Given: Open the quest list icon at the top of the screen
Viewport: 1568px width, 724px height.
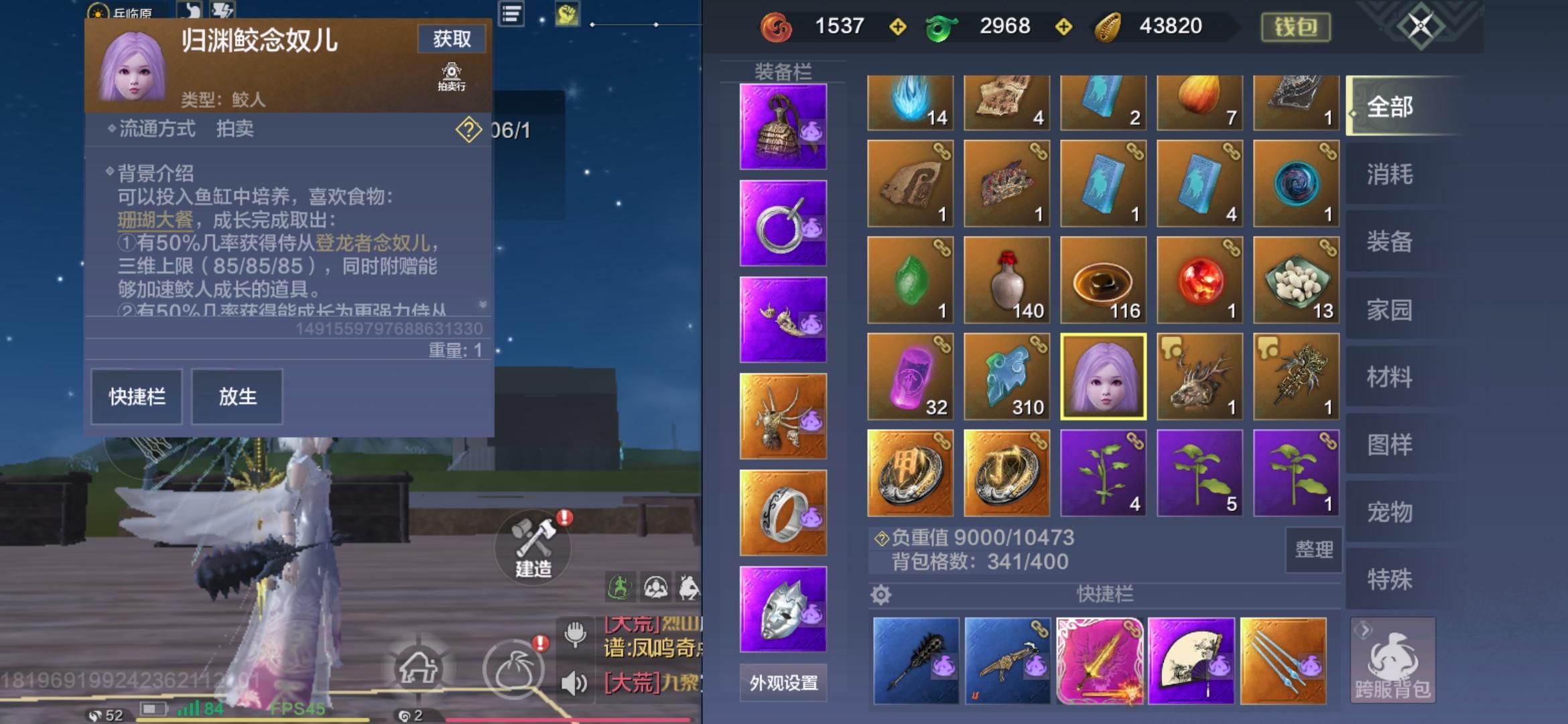Looking at the screenshot, I should pyautogui.click(x=510, y=15).
